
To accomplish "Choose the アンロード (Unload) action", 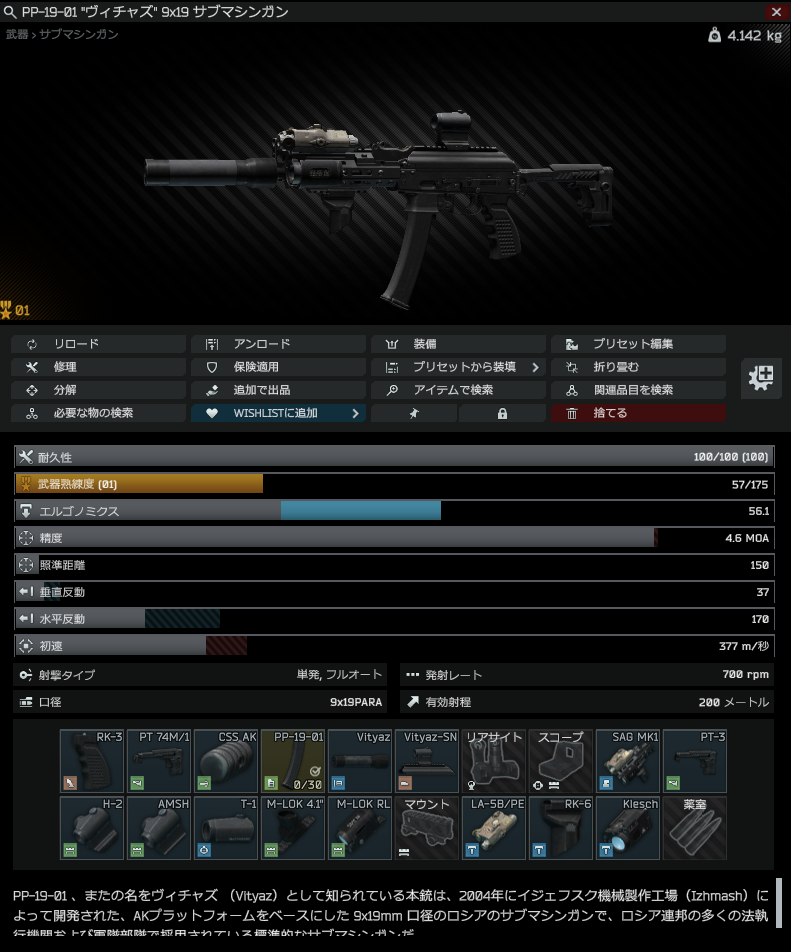I will pyautogui.click(x=279, y=344).
